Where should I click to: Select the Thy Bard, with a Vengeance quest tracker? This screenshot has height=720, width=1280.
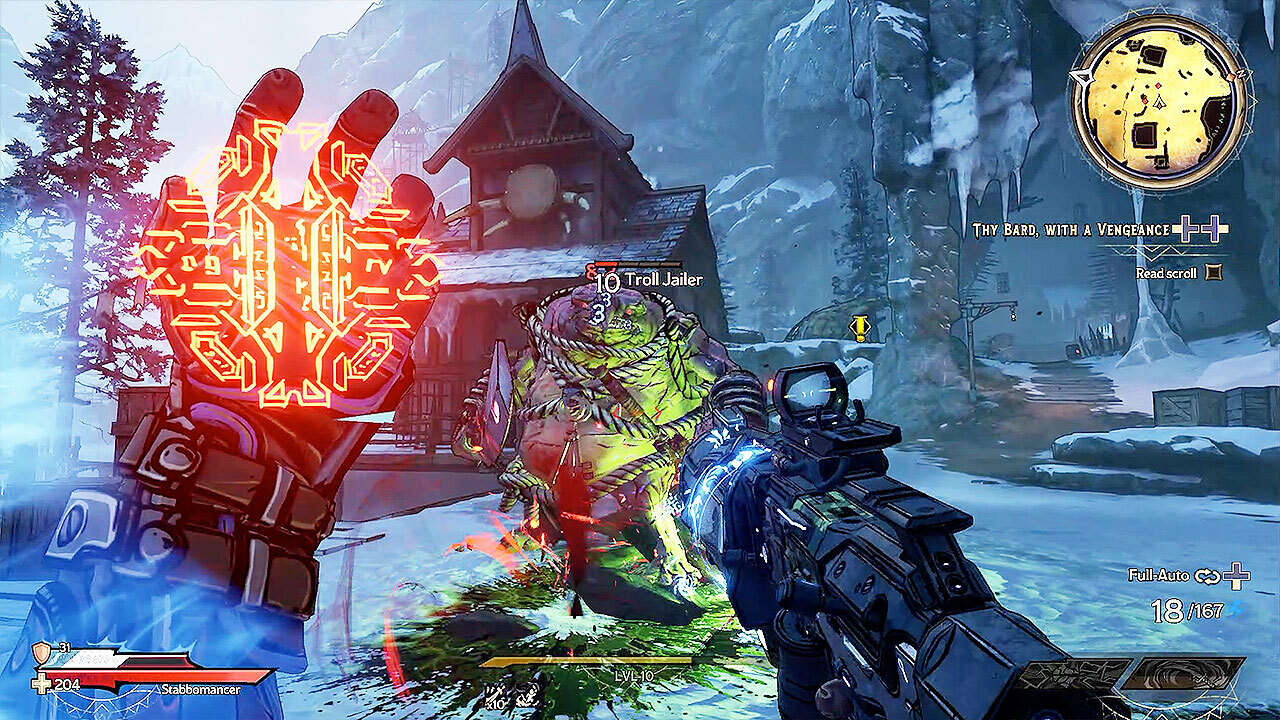point(1071,230)
